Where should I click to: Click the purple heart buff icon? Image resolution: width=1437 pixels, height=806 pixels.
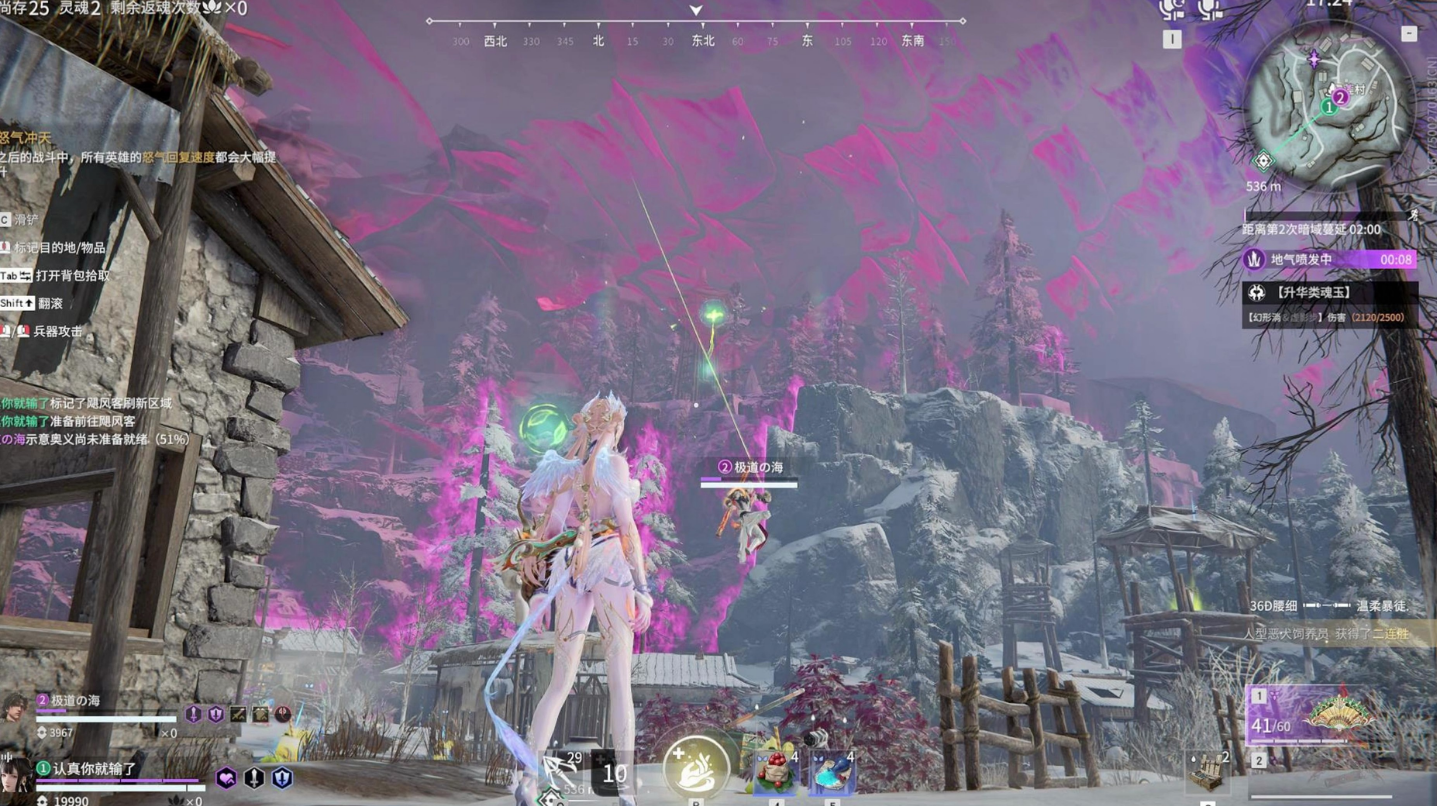tap(227, 778)
